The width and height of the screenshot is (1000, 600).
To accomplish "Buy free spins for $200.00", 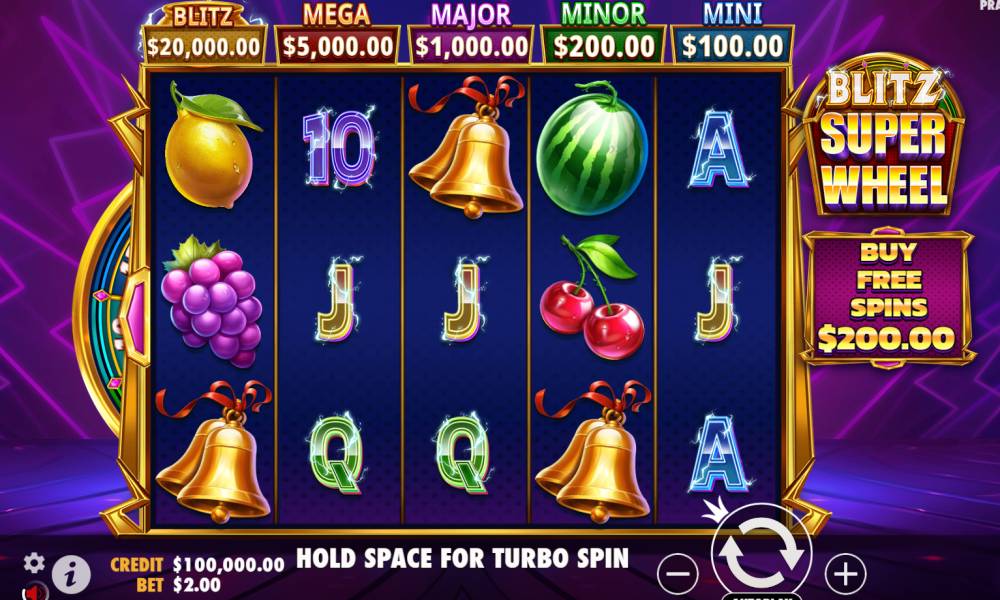I will click(x=886, y=296).
